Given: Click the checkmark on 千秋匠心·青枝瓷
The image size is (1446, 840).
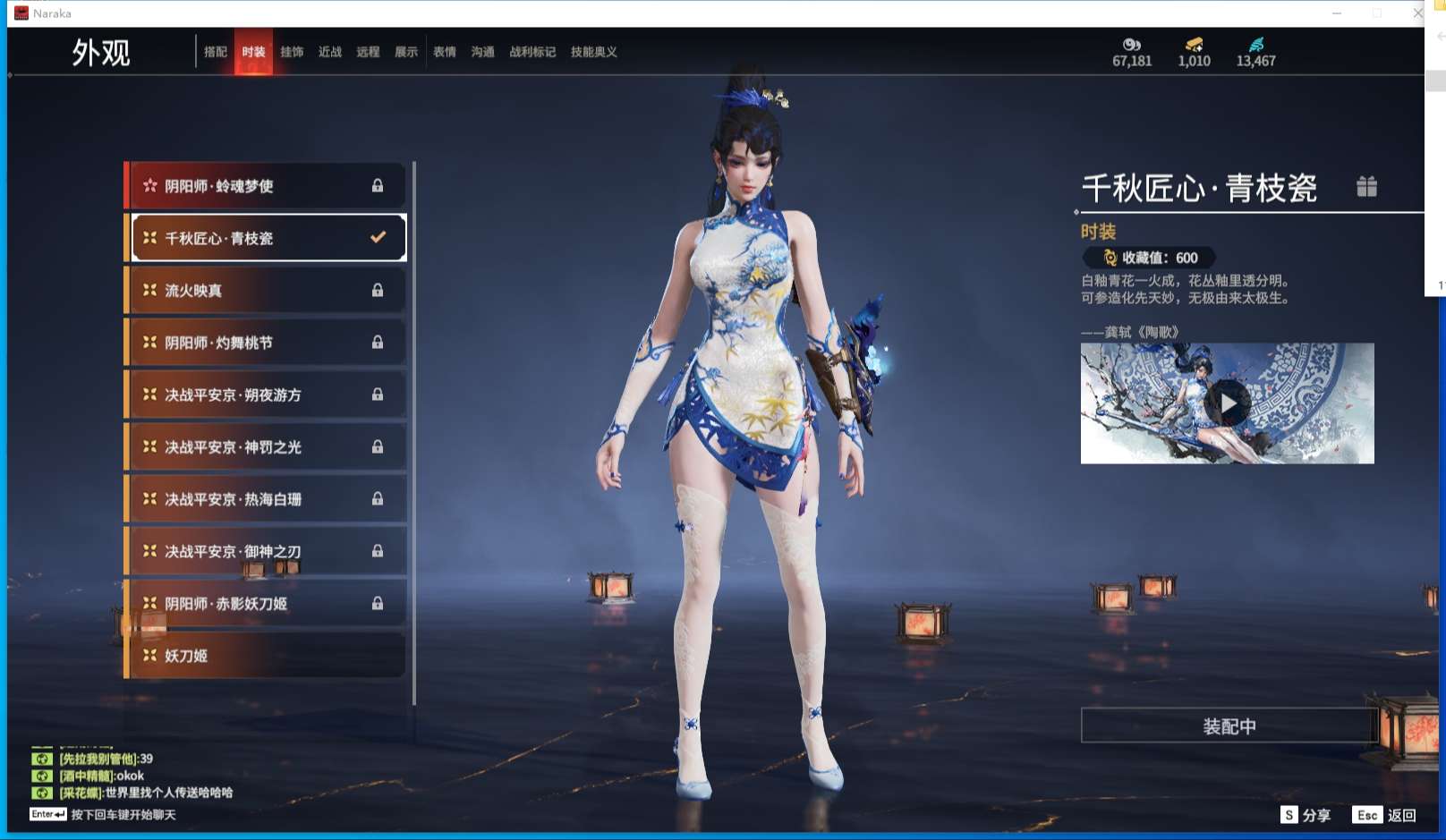Looking at the screenshot, I should 376,237.
